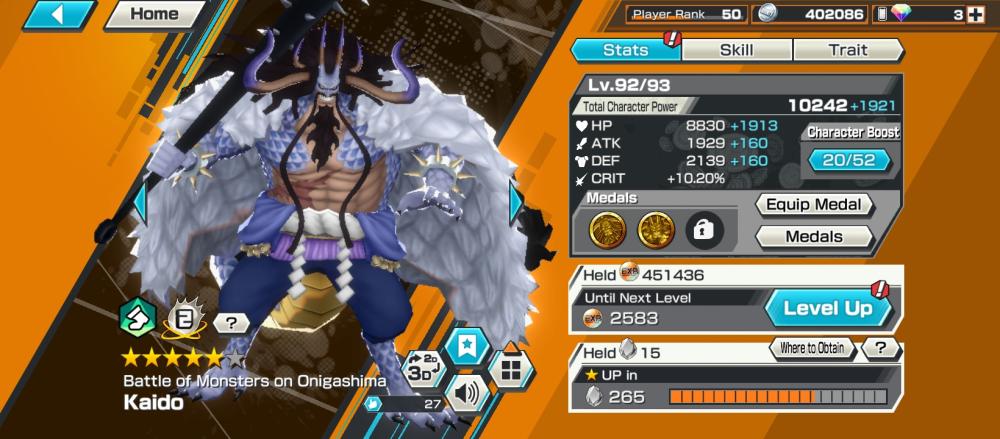Screen dimensions: 1000x439
Task: Open the Trait tab
Action: point(848,50)
